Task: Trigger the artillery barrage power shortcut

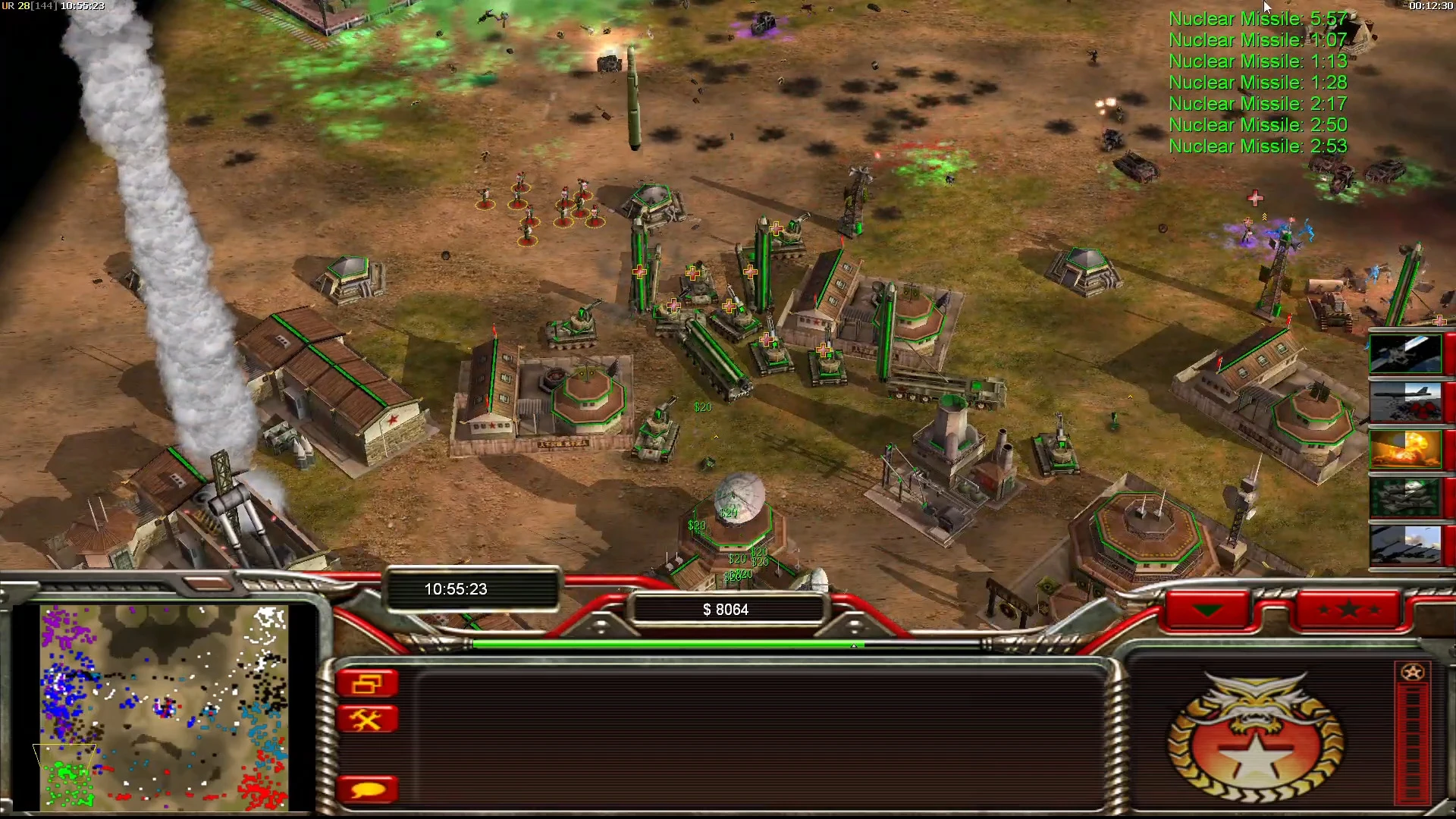Action: (1405, 544)
